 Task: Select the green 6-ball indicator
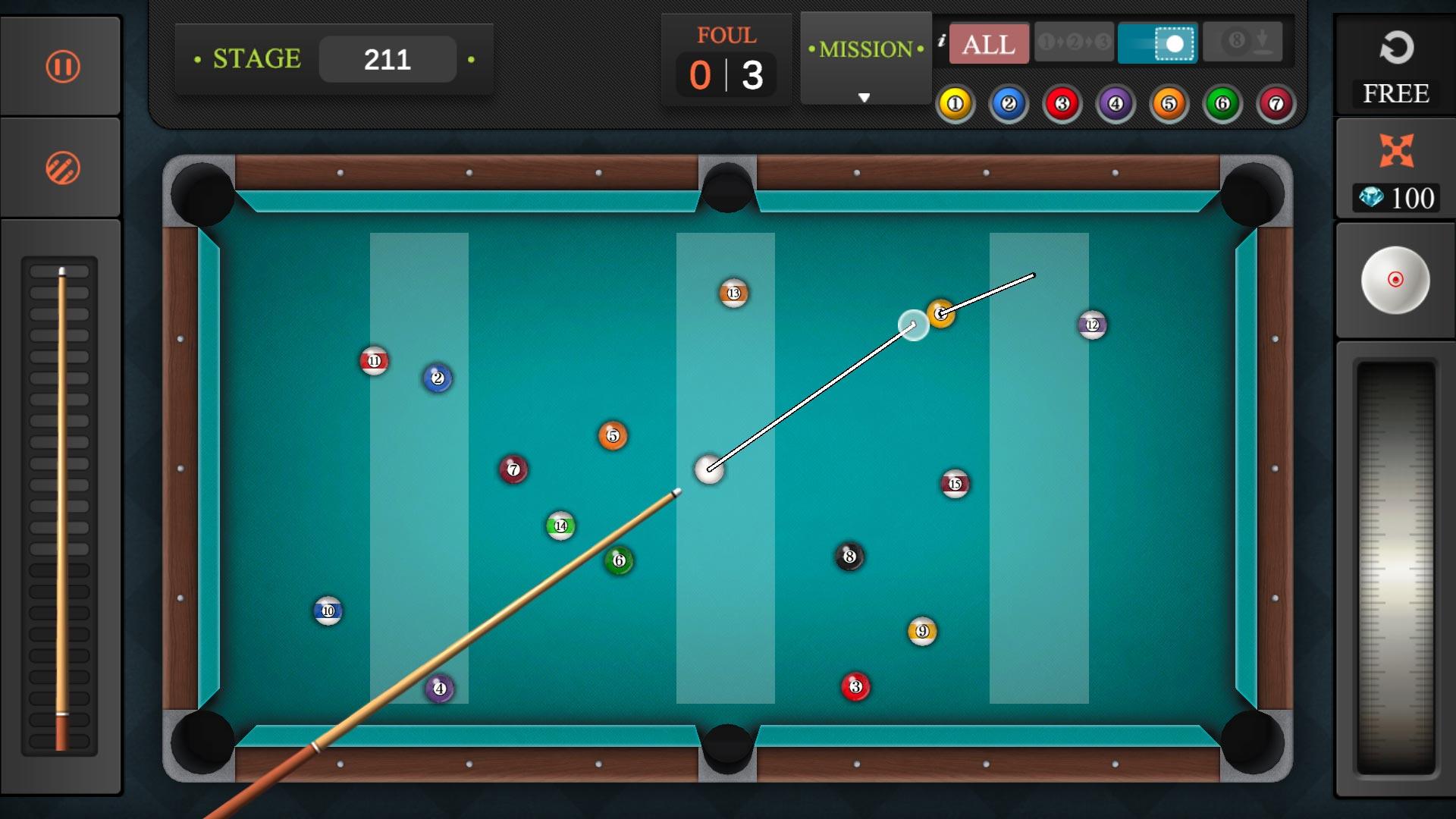[x=1222, y=104]
